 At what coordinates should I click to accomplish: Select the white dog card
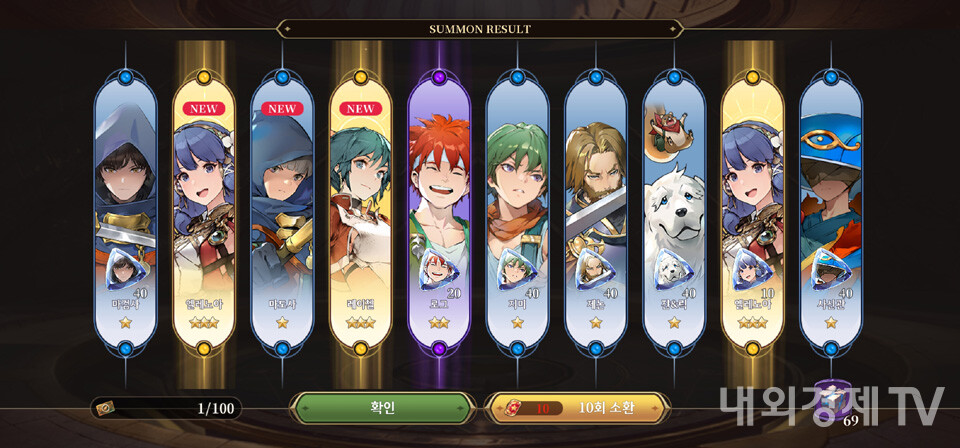673,210
